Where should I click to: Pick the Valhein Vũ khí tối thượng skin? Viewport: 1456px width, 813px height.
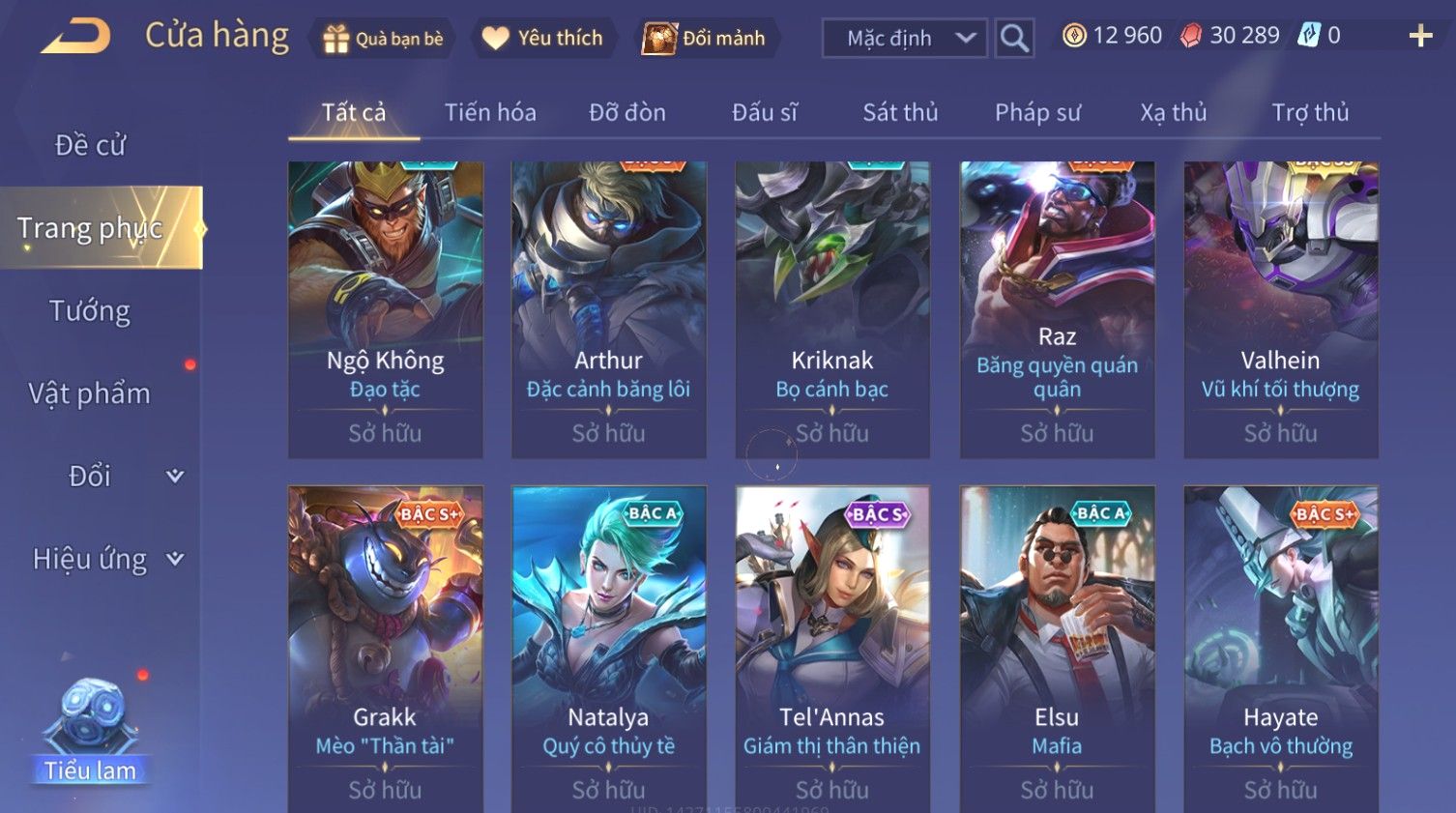[x=1280, y=309]
